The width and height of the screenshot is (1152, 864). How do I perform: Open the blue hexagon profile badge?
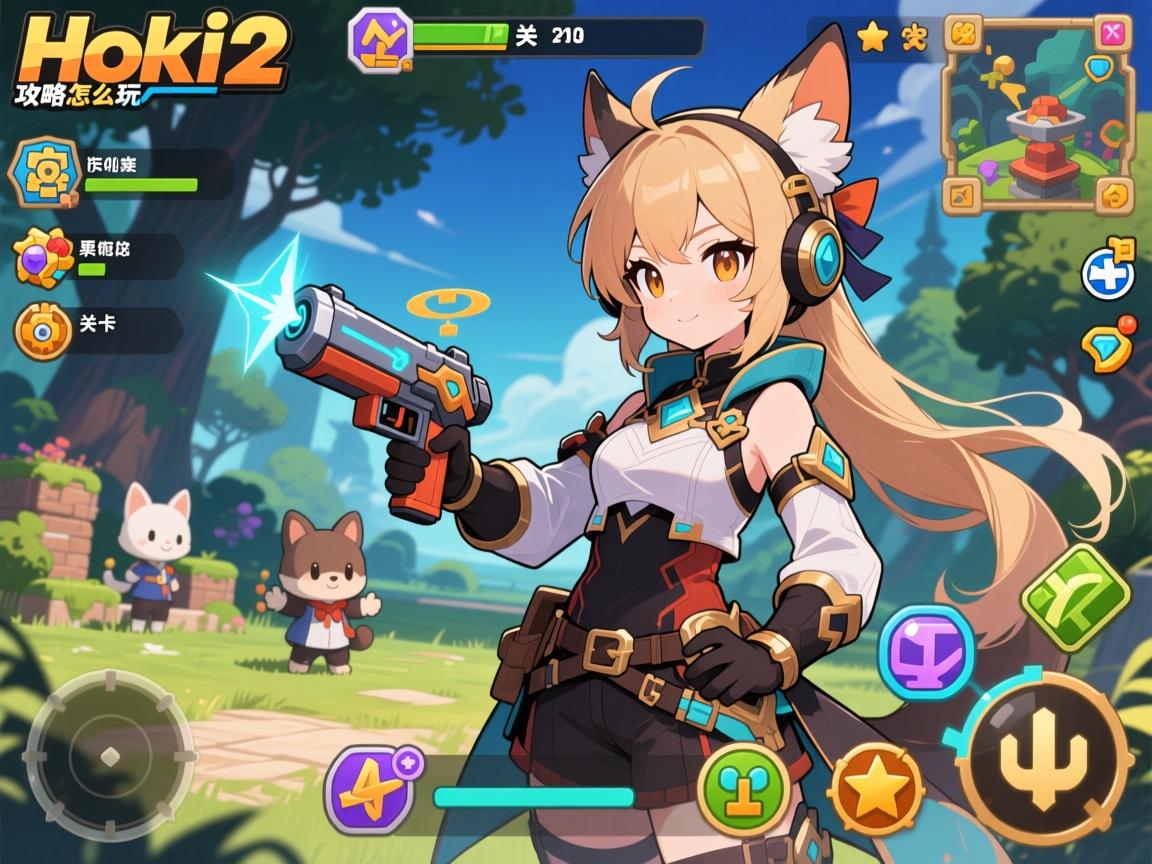point(43,174)
